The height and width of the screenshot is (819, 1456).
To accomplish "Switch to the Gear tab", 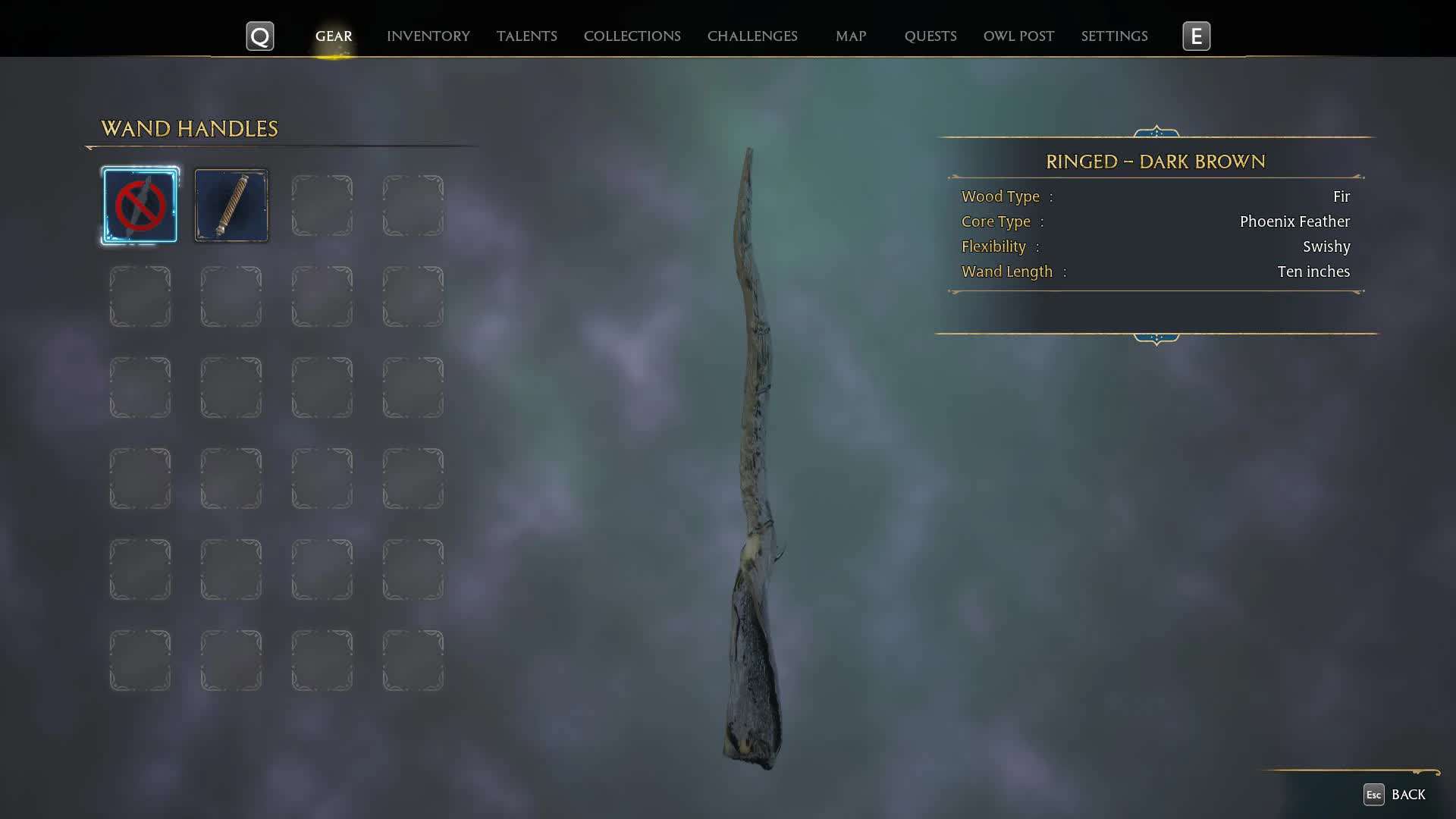I will (x=334, y=36).
